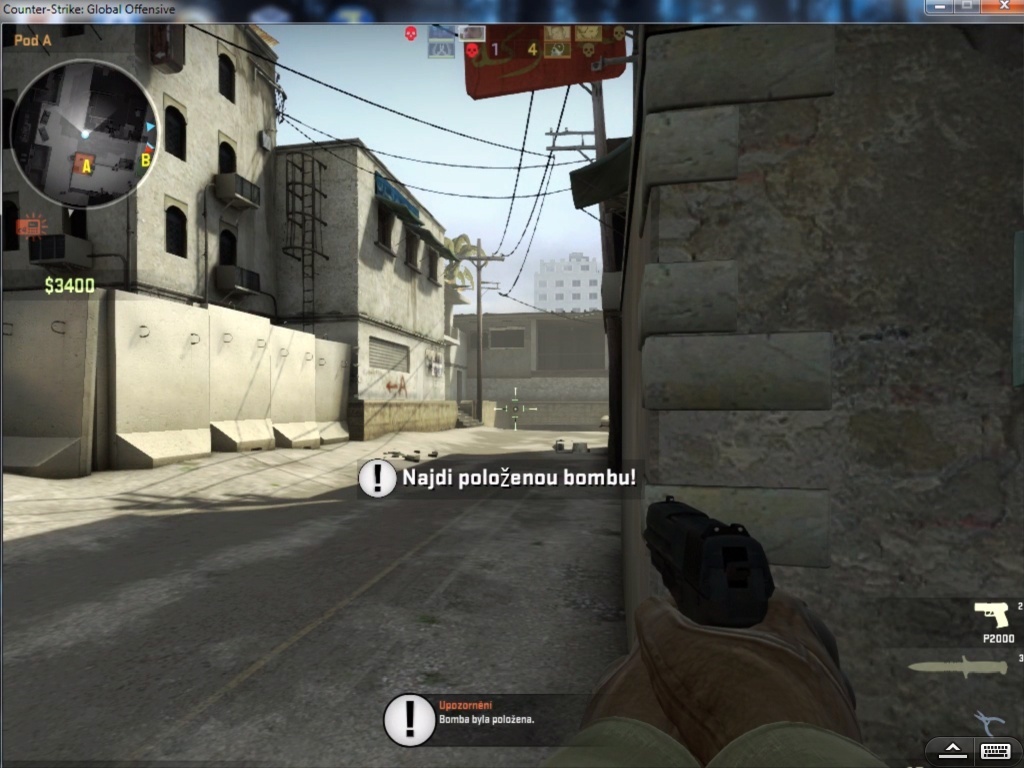Close the Counter-Strike window
Viewport: 1024px width, 768px height.
[1002, 7]
